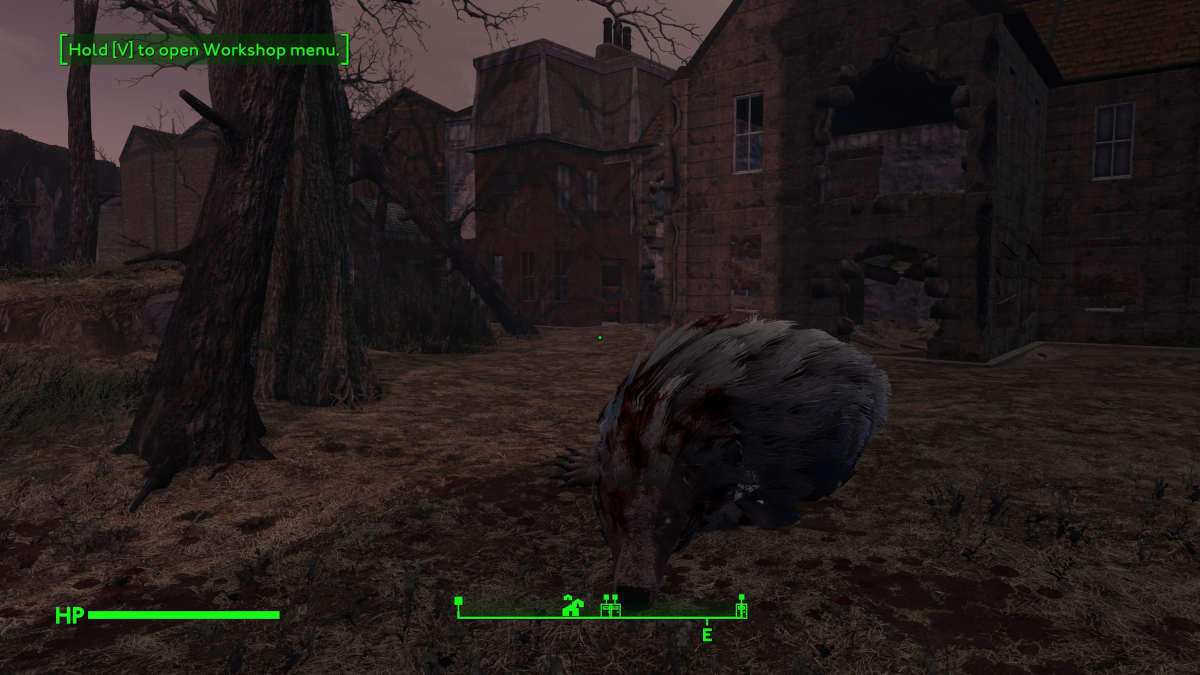Click the E heading on the compass bar
This screenshot has width=1200, height=675.
coord(707,634)
